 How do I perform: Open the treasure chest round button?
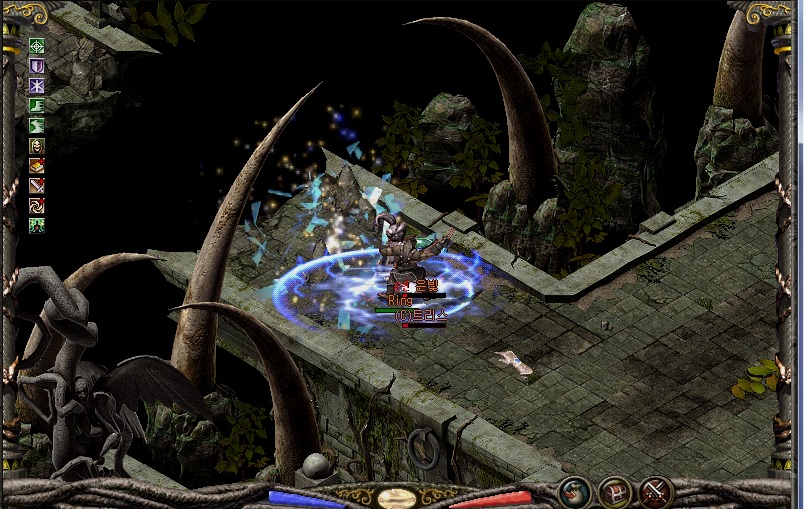(614, 491)
